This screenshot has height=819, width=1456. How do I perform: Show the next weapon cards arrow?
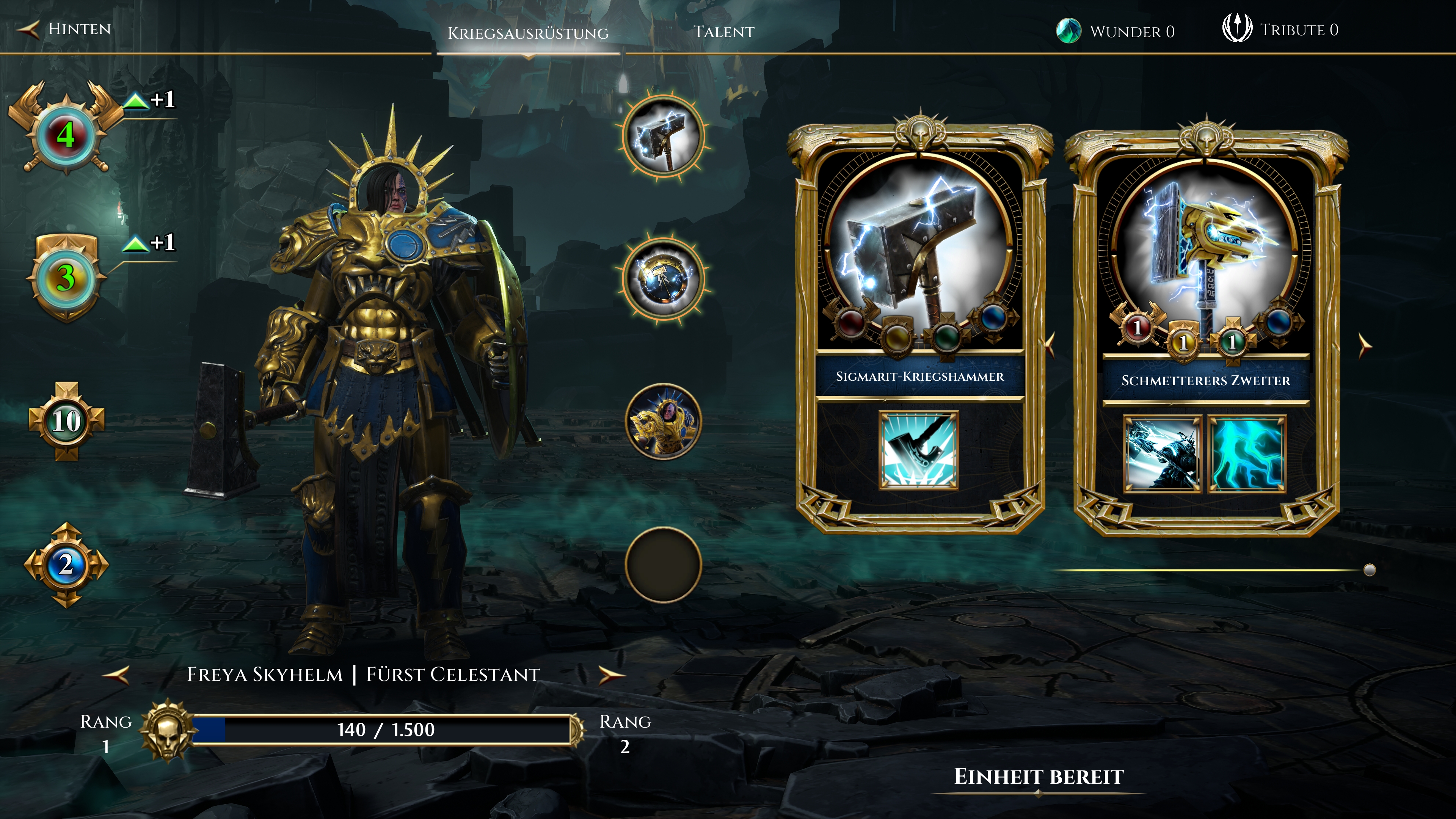coord(1365,345)
